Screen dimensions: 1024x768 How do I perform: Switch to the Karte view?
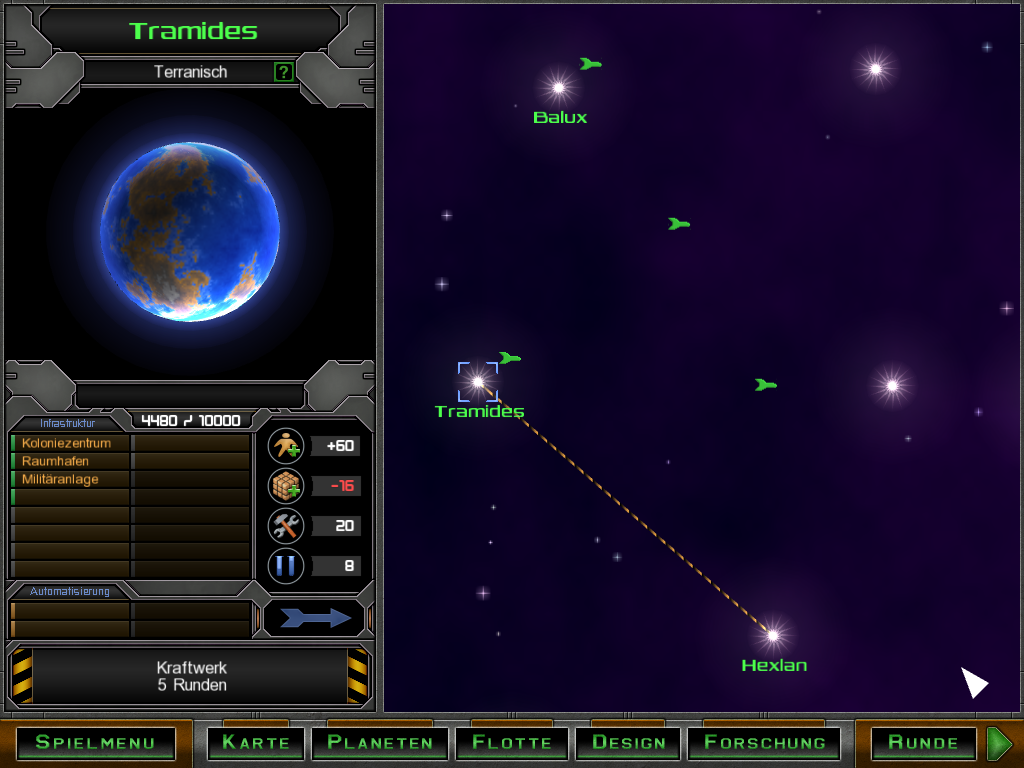[x=256, y=742]
